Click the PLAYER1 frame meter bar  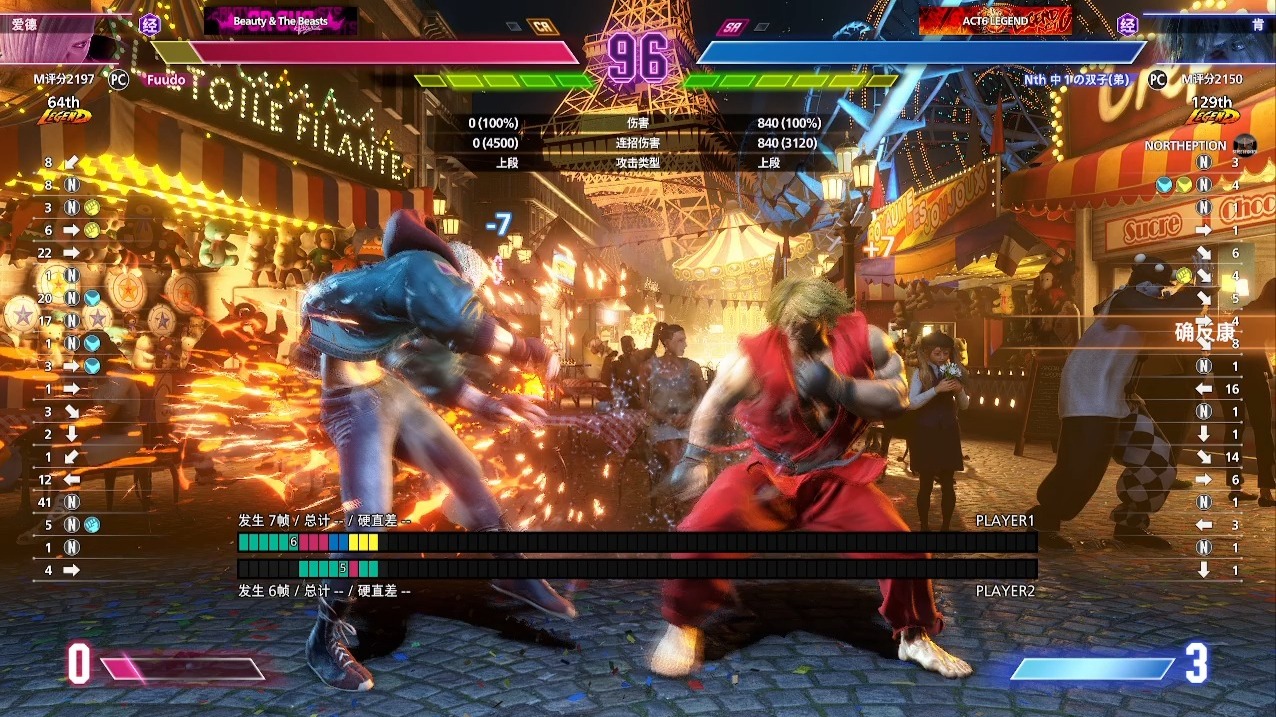pyautogui.click(x=637, y=542)
